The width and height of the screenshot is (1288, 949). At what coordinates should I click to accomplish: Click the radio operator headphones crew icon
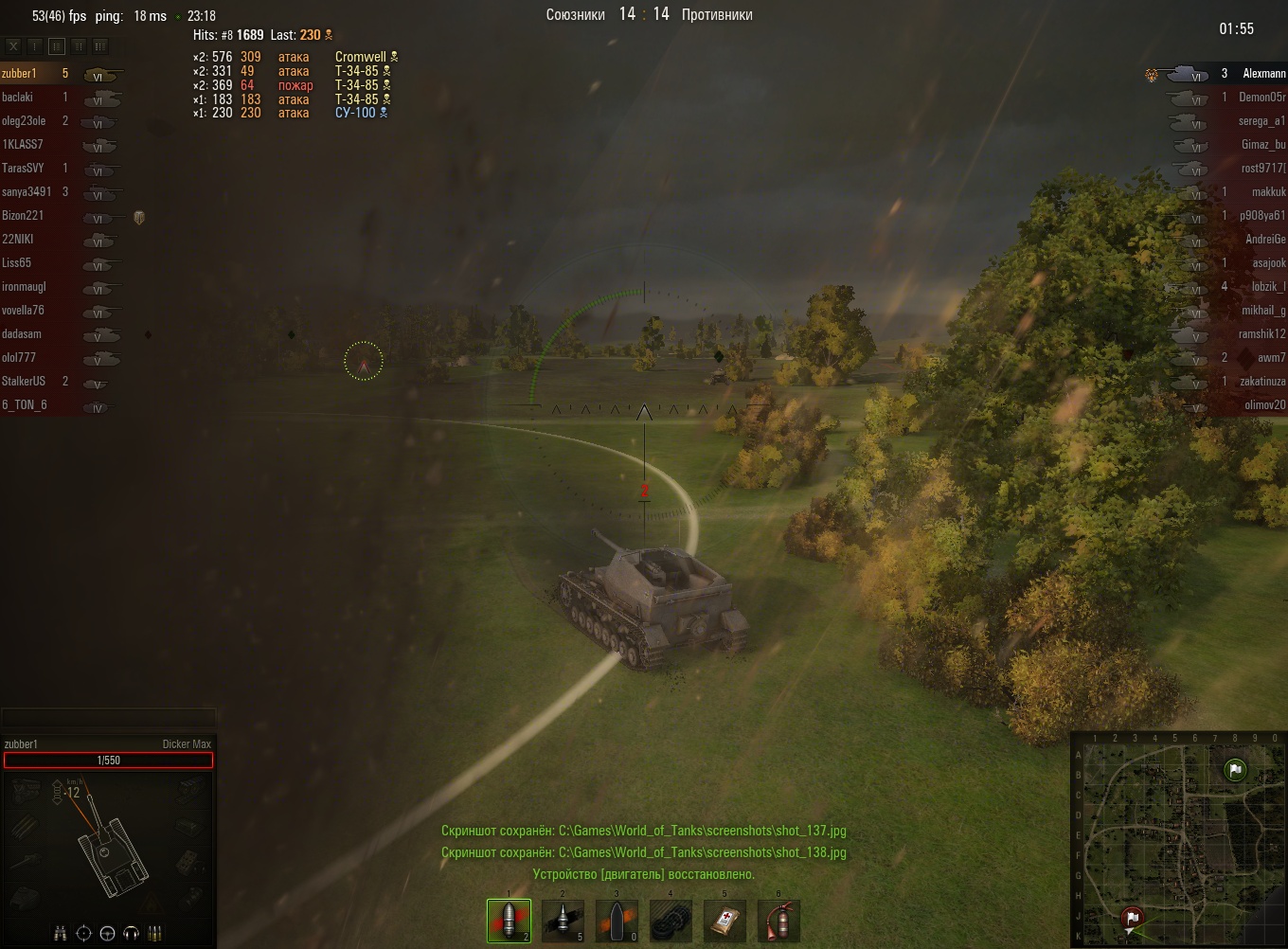click(x=132, y=933)
